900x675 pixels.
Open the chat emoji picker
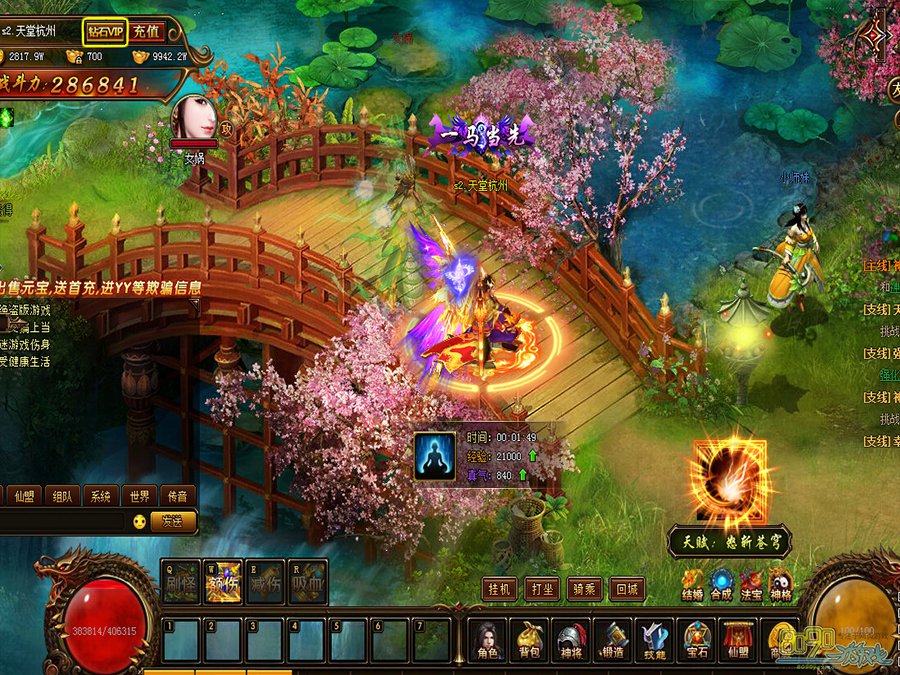coord(139,521)
